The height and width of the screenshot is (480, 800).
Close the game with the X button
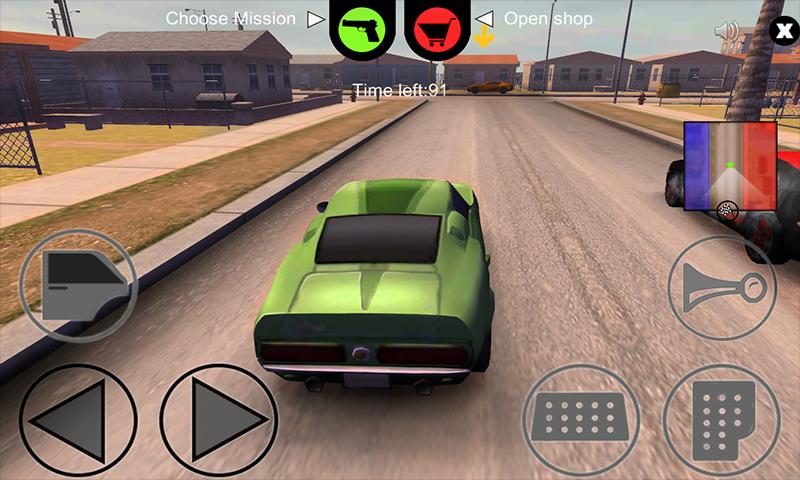[779, 30]
